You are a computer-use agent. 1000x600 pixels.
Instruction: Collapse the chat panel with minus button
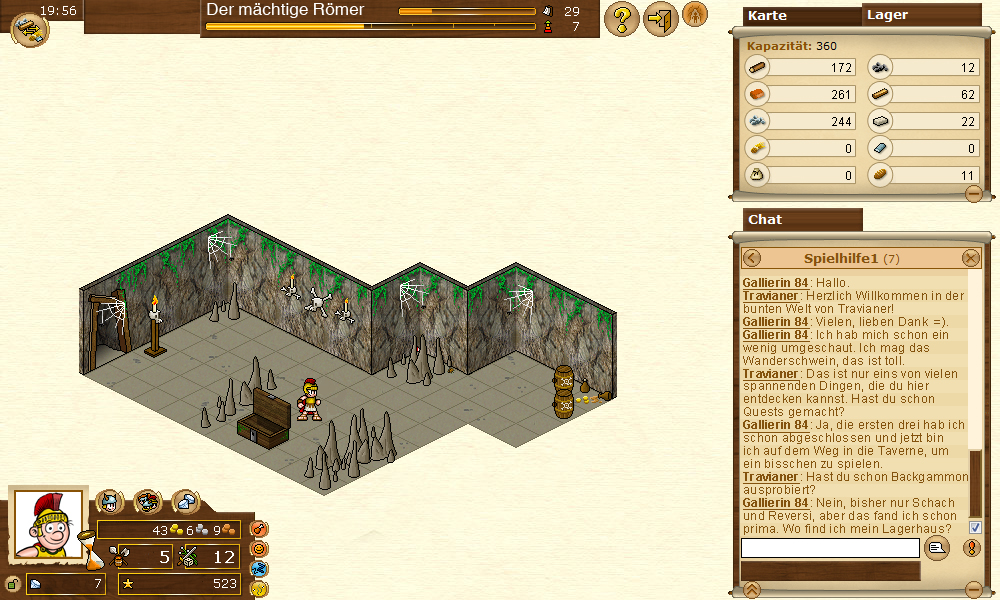[973, 589]
